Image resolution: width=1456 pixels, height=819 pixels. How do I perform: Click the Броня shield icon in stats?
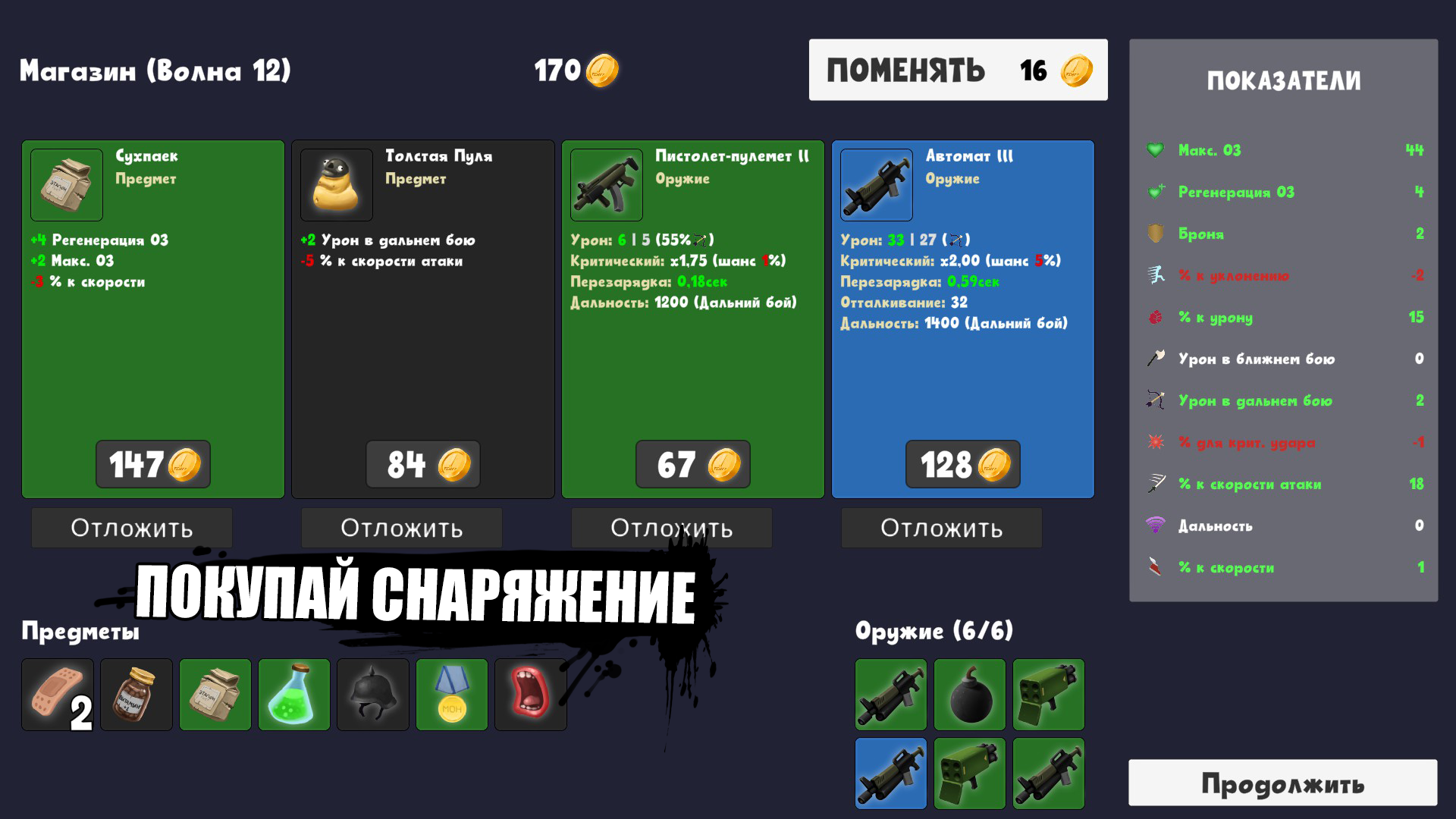point(1155,234)
